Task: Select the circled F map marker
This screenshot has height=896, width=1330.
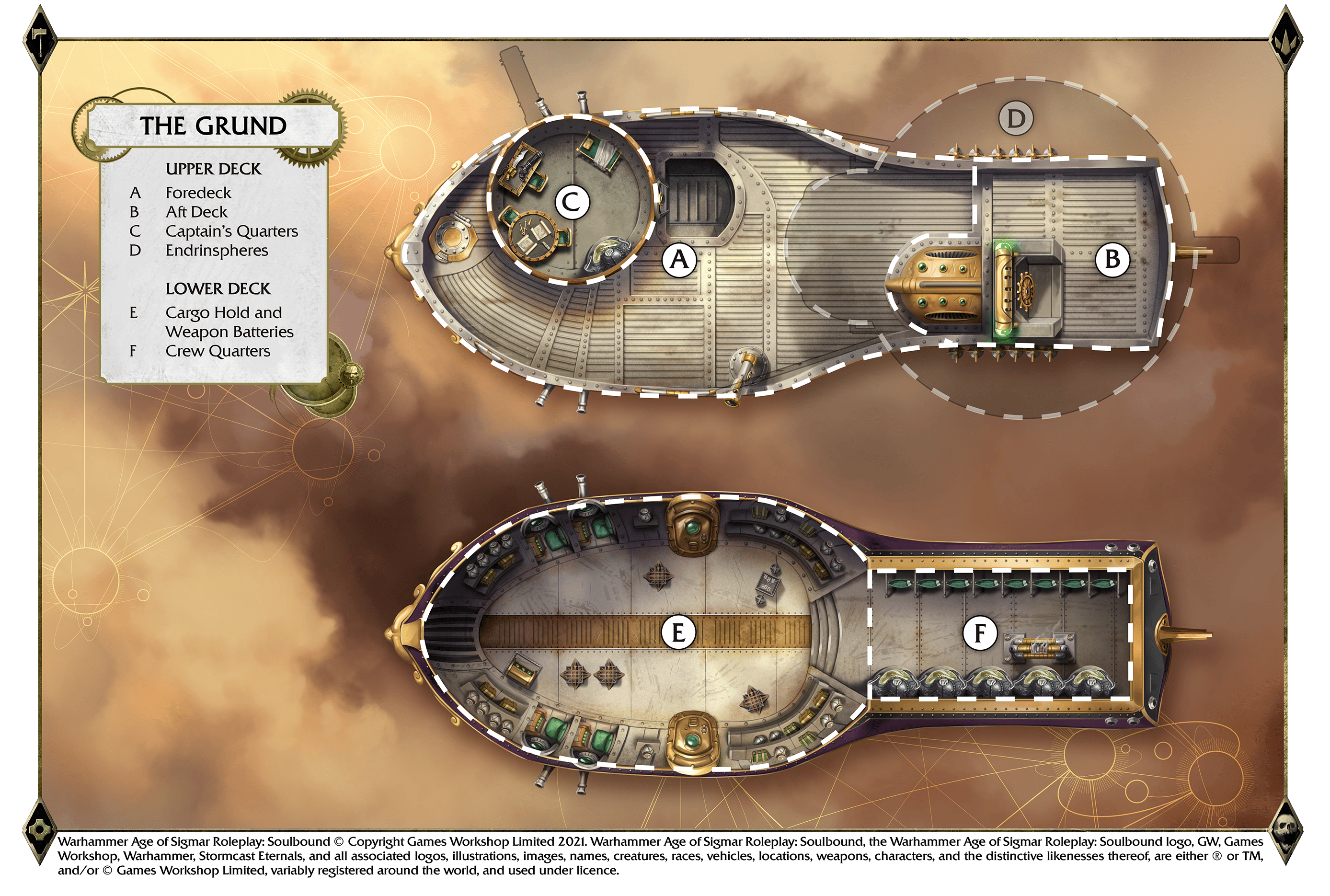Action: click(980, 633)
